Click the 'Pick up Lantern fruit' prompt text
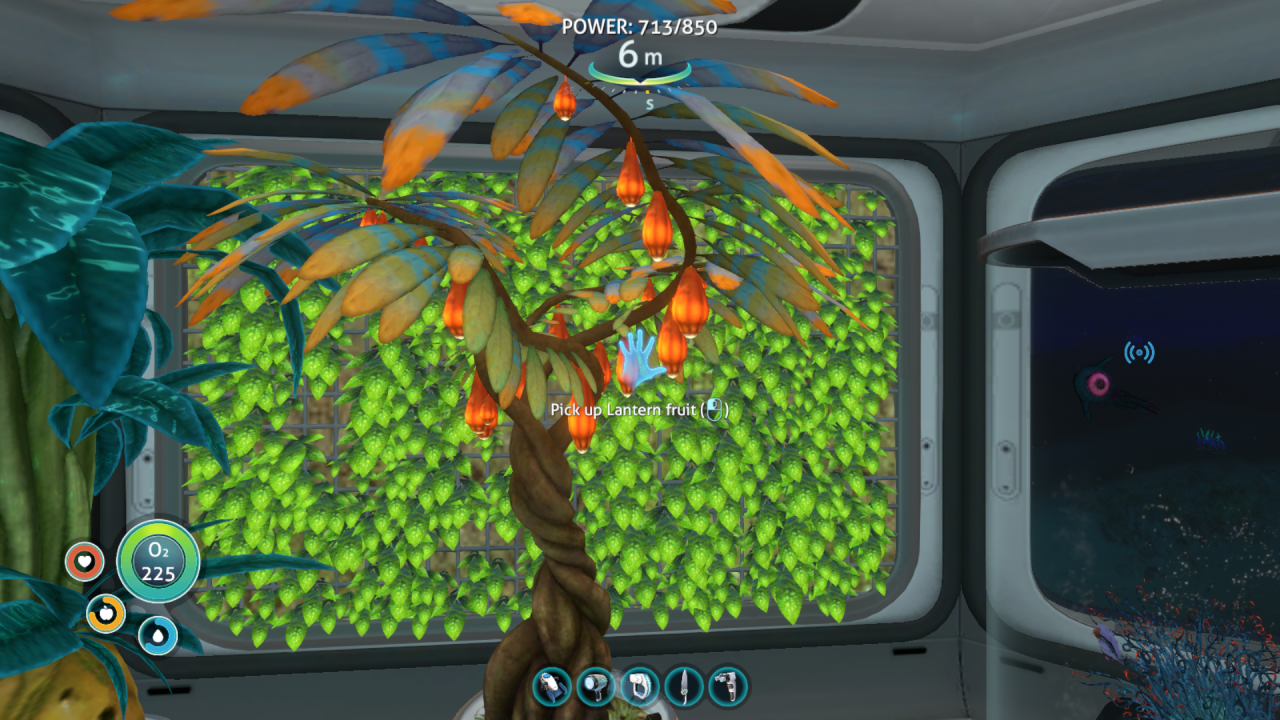1280x720 pixels. (x=640, y=409)
